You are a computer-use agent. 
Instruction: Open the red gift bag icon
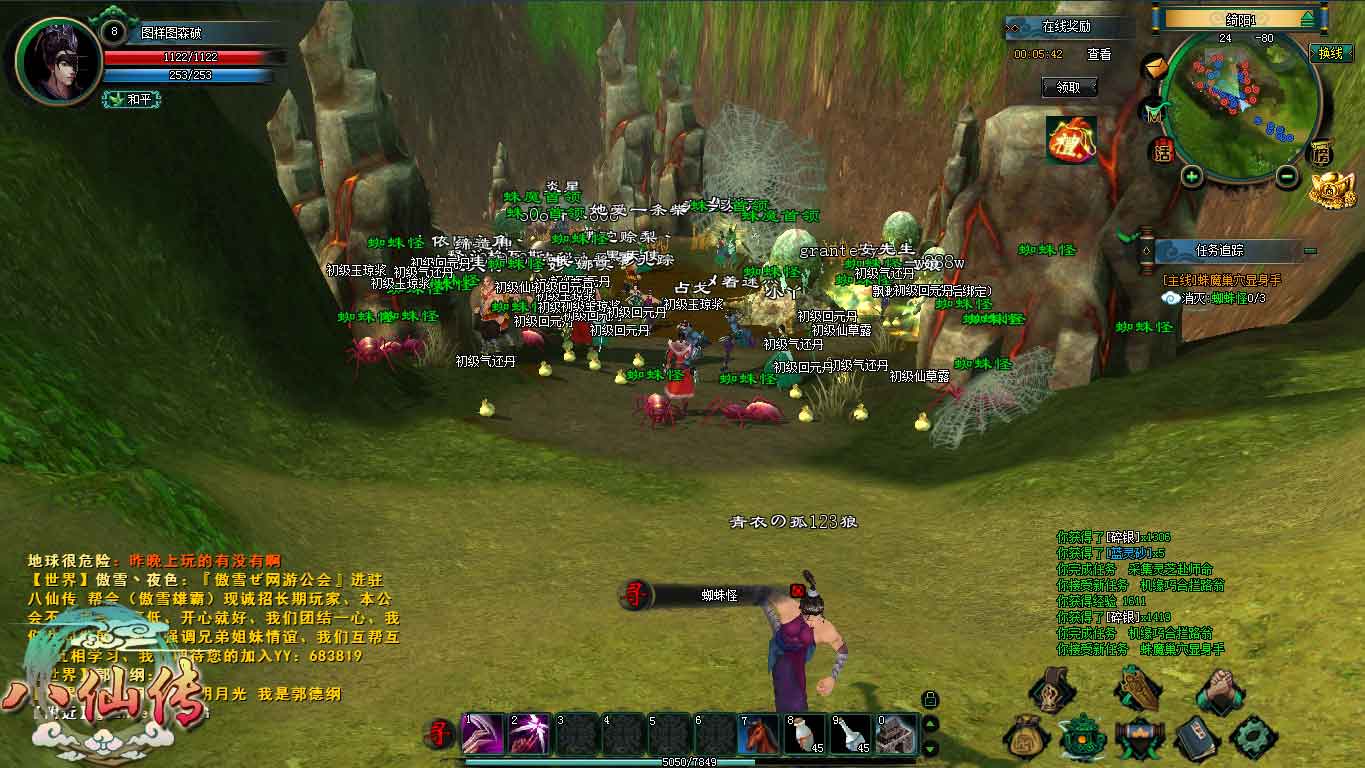tap(1071, 139)
